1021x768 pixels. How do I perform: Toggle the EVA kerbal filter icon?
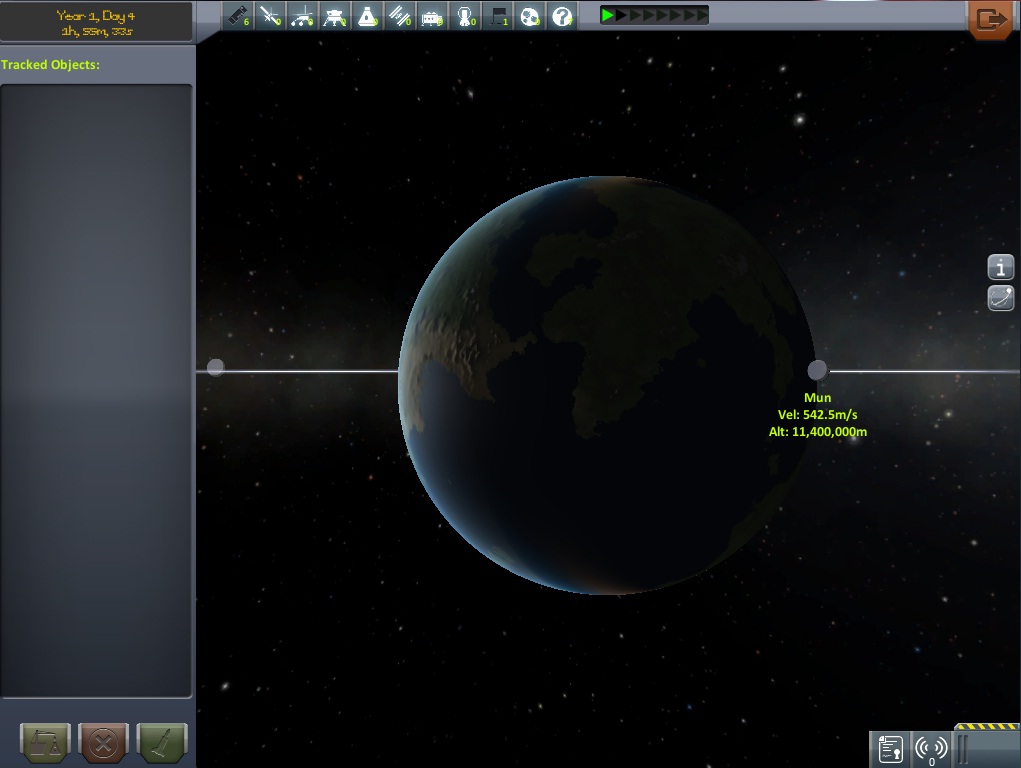pos(465,16)
